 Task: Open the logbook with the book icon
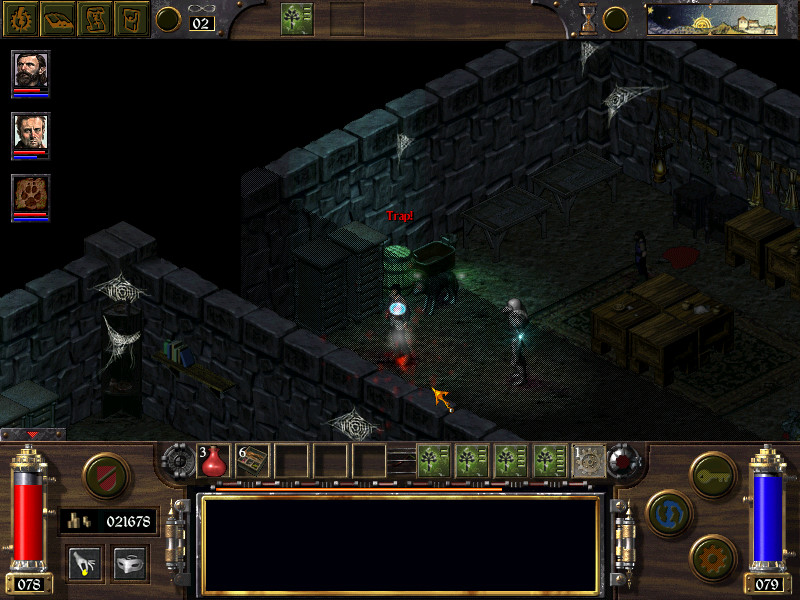[57, 17]
